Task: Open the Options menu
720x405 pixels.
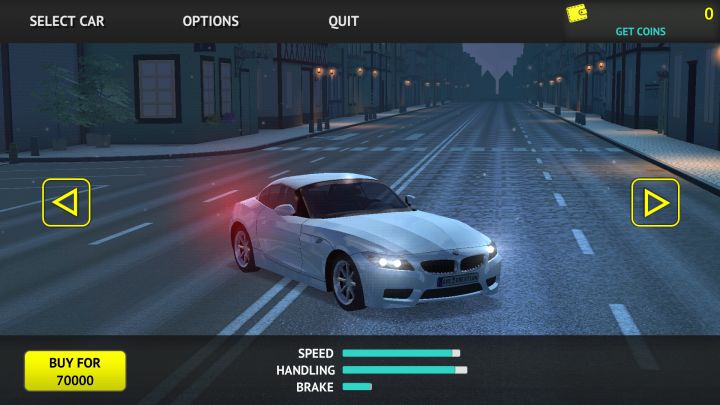Action: pos(210,21)
